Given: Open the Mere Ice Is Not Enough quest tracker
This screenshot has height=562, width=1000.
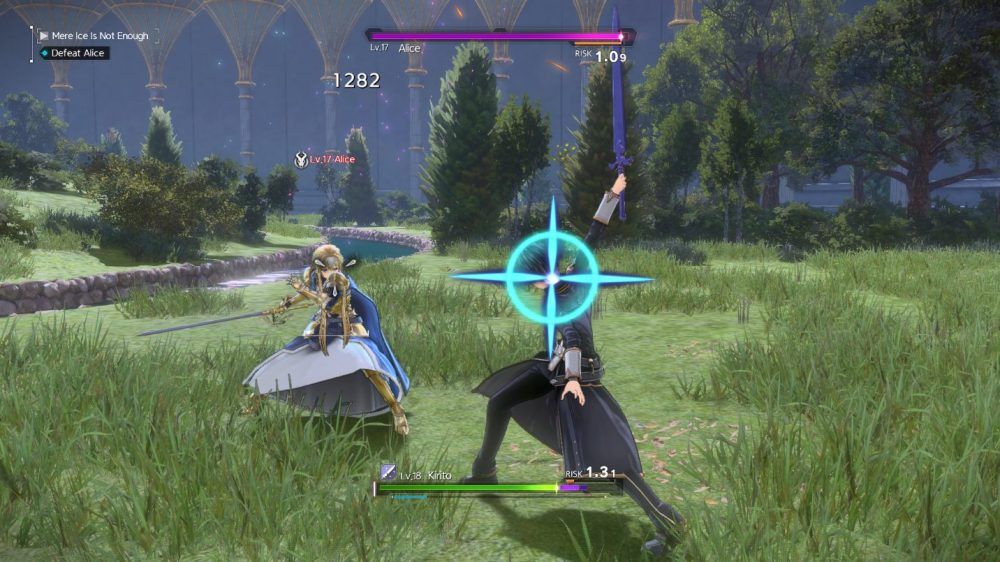Looking at the screenshot, I should click(93, 36).
